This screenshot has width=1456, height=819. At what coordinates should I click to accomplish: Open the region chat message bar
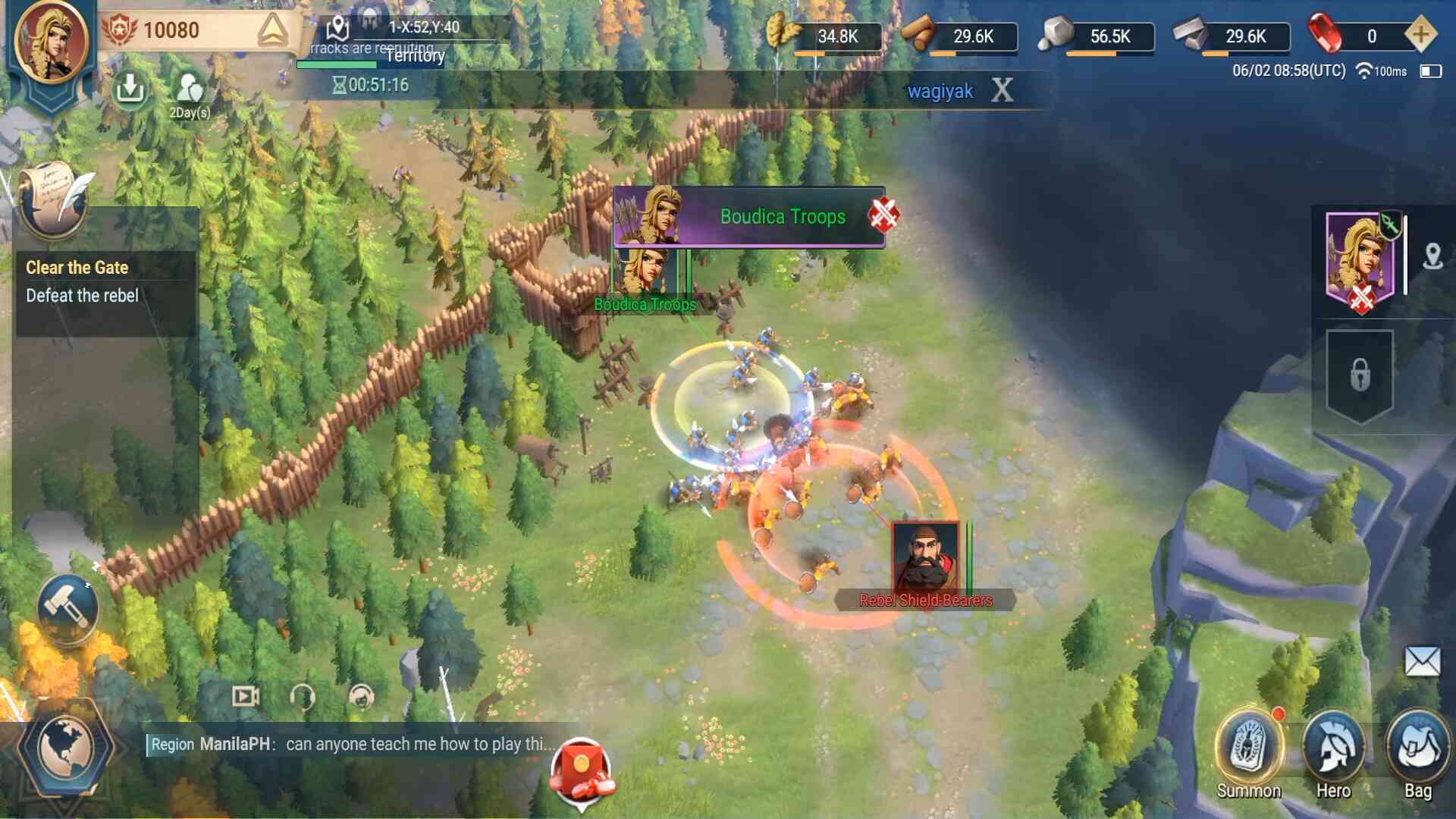(x=348, y=744)
